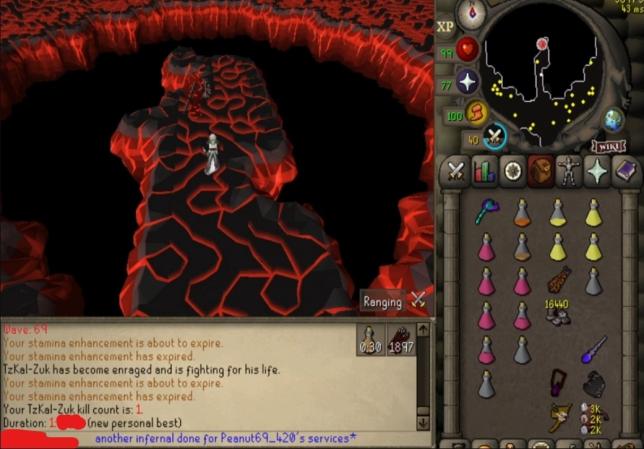Select the blue trident staff in inventory
This screenshot has width=644, height=449.
click(485, 211)
